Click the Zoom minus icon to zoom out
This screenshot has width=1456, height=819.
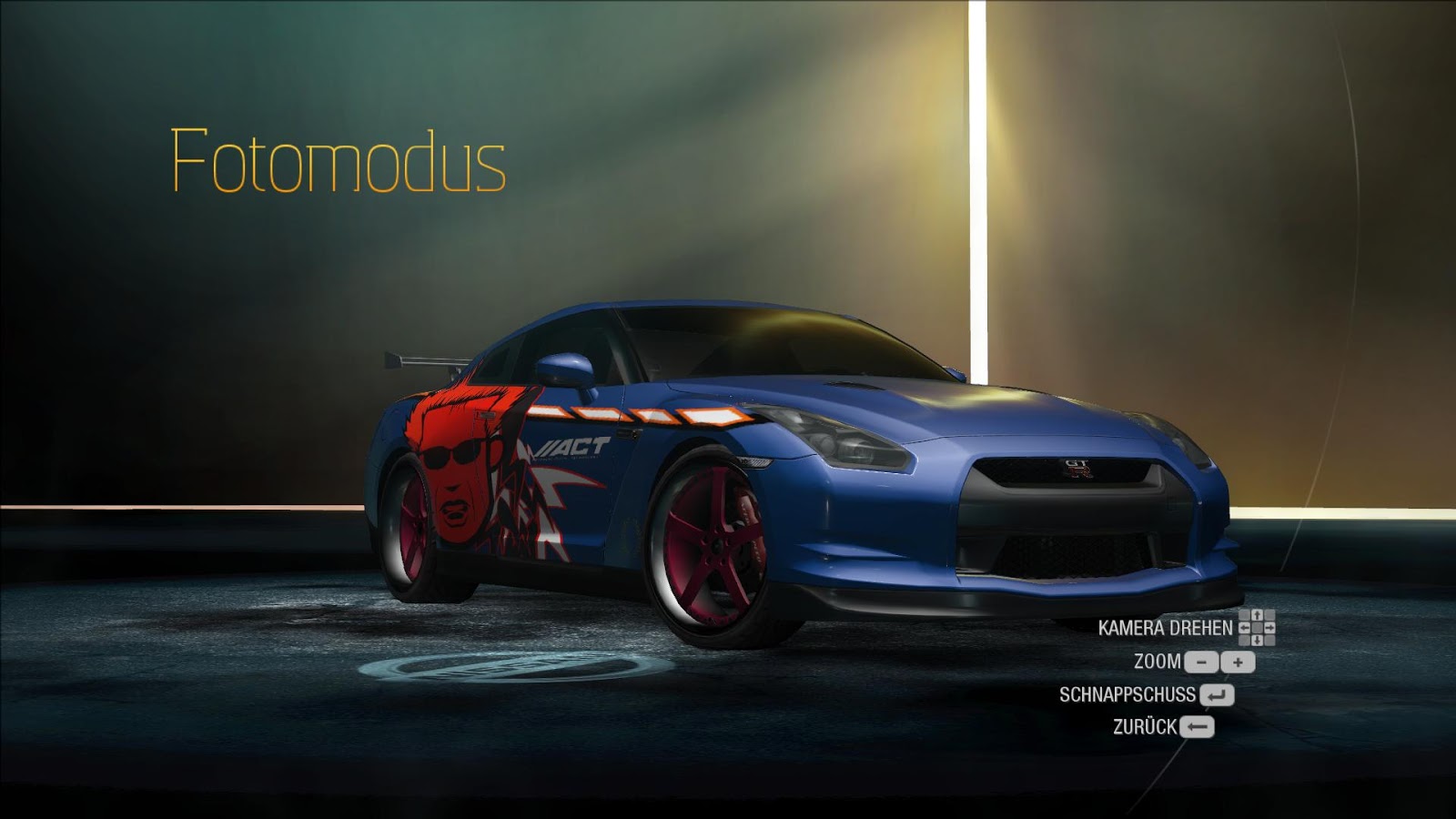coord(1202,662)
